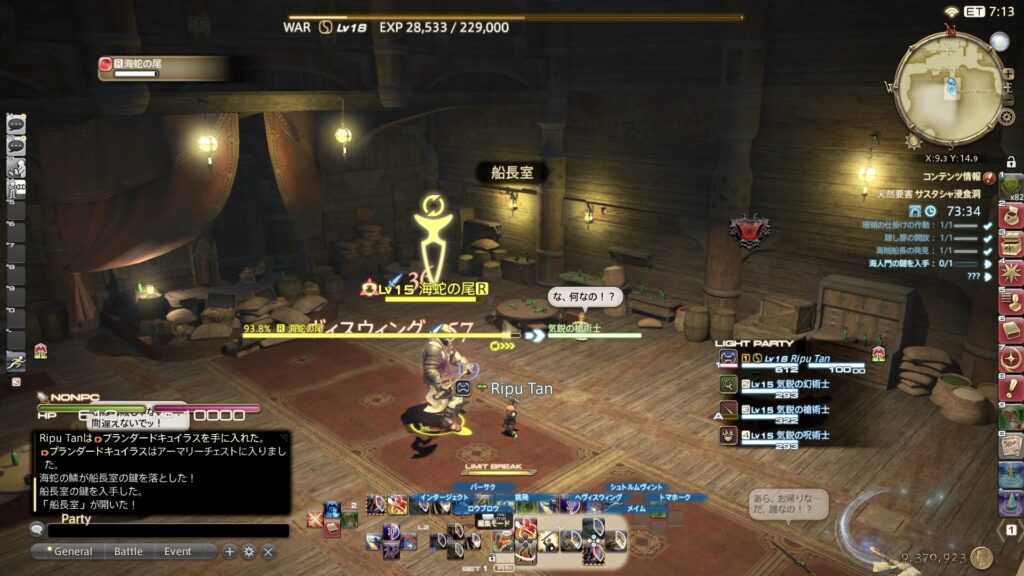
Task: Open the Battle chat log tab
Action: 128,551
